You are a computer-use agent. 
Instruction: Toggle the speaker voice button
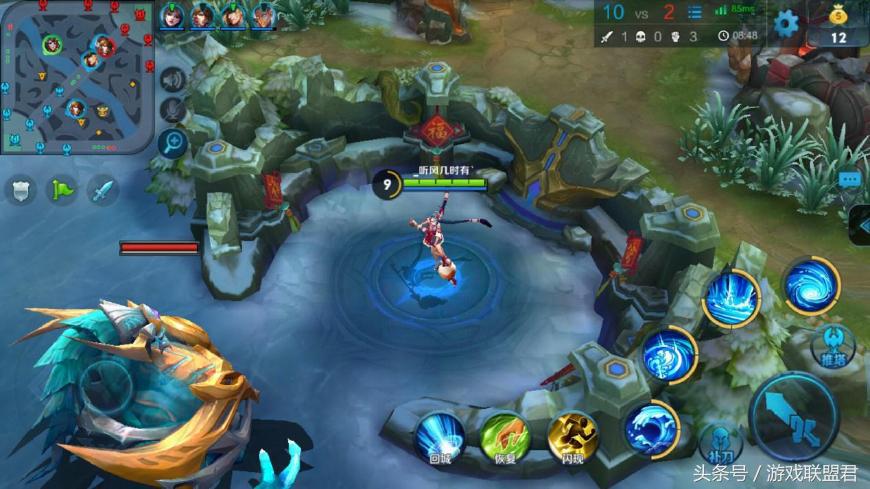(174, 80)
